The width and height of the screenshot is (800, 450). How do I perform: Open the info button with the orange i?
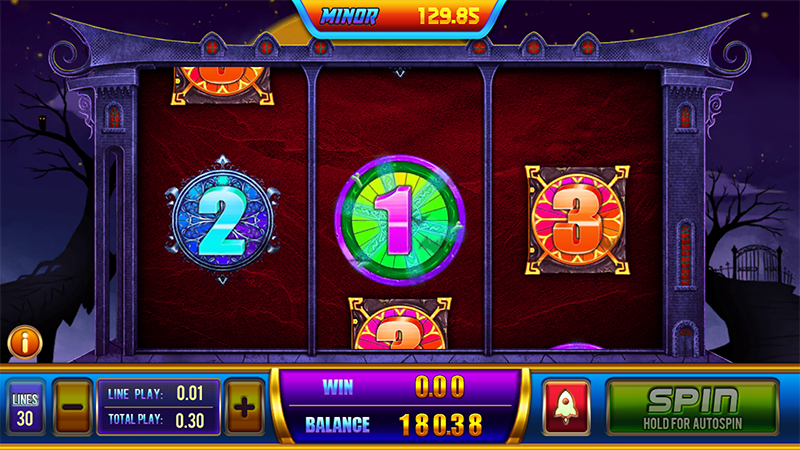point(23,343)
